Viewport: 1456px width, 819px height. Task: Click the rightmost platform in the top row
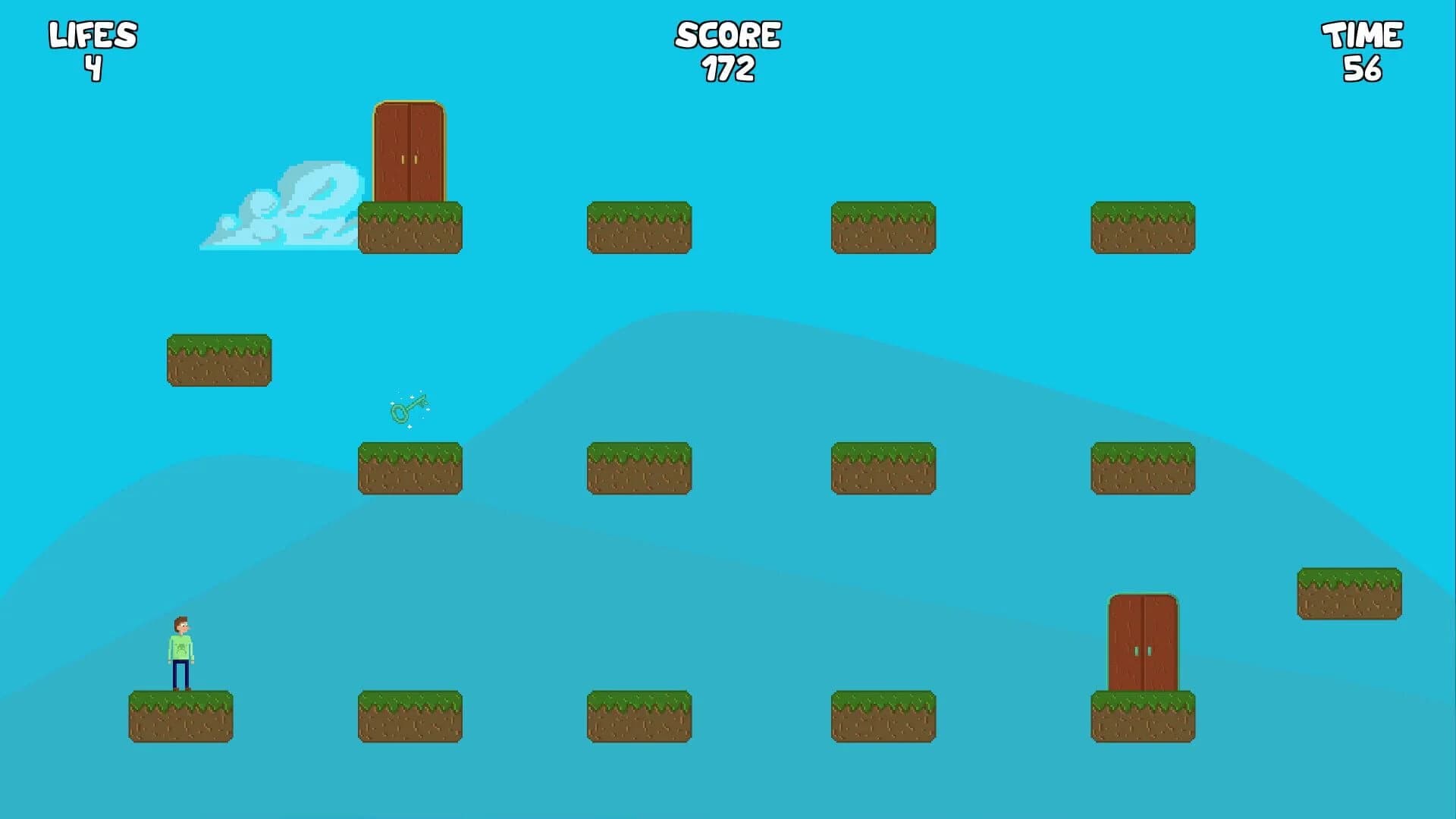[x=1141, y=227]
